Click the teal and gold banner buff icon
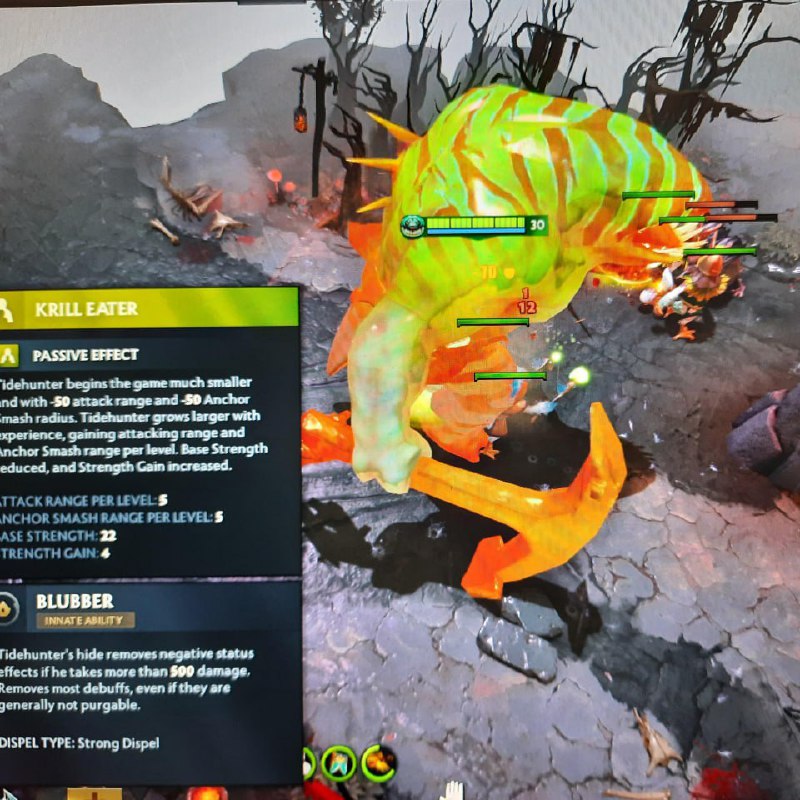800x800 pixels. click(x=340, y=764)
